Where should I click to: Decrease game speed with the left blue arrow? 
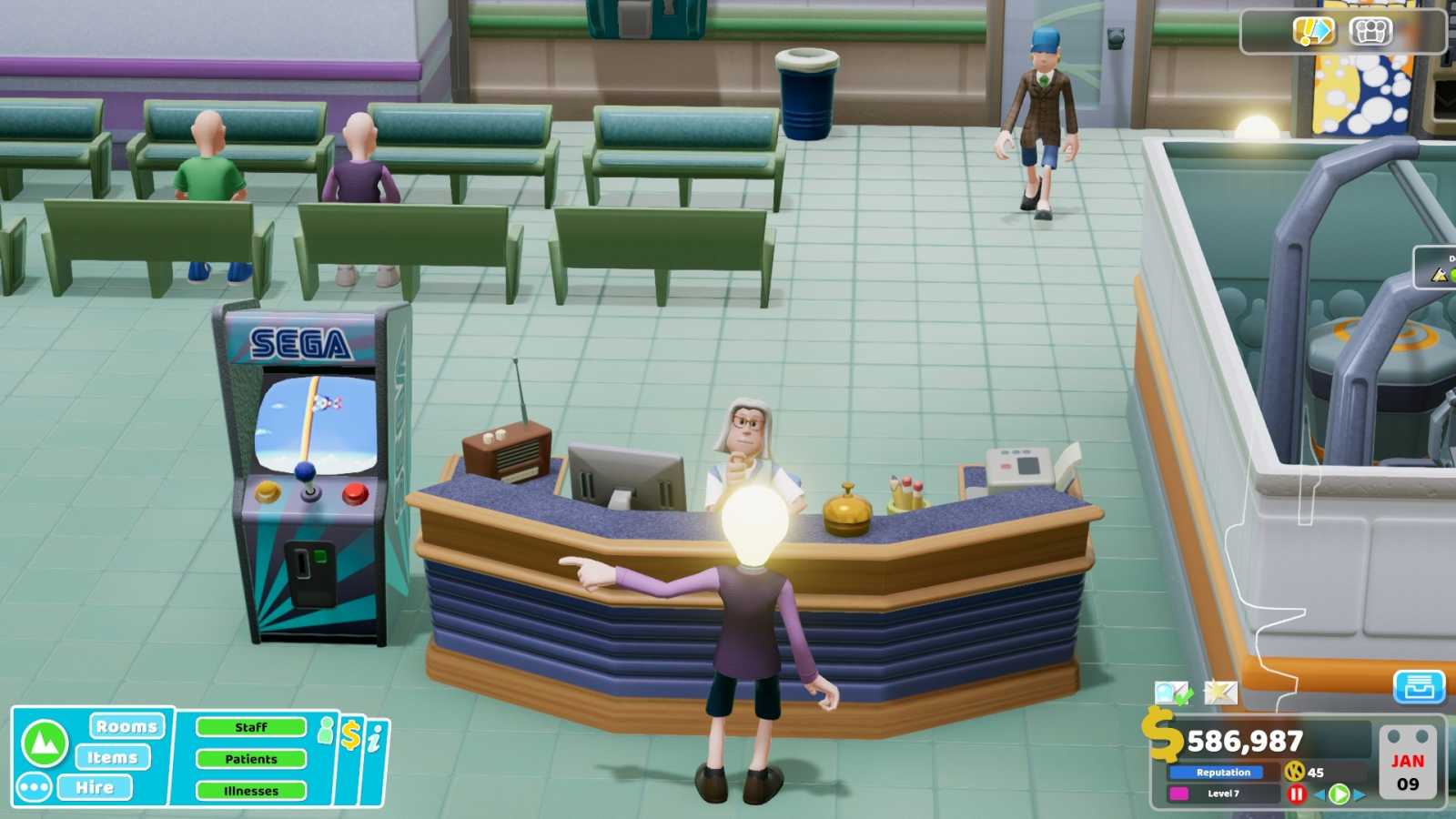tap(1319, 794)
